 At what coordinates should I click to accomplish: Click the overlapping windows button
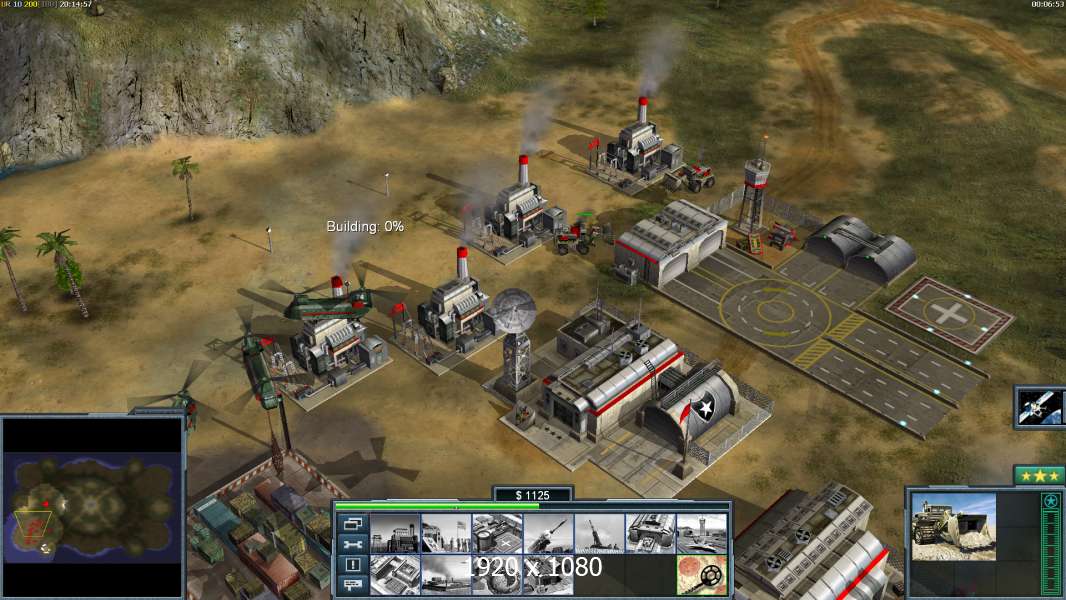353,523
